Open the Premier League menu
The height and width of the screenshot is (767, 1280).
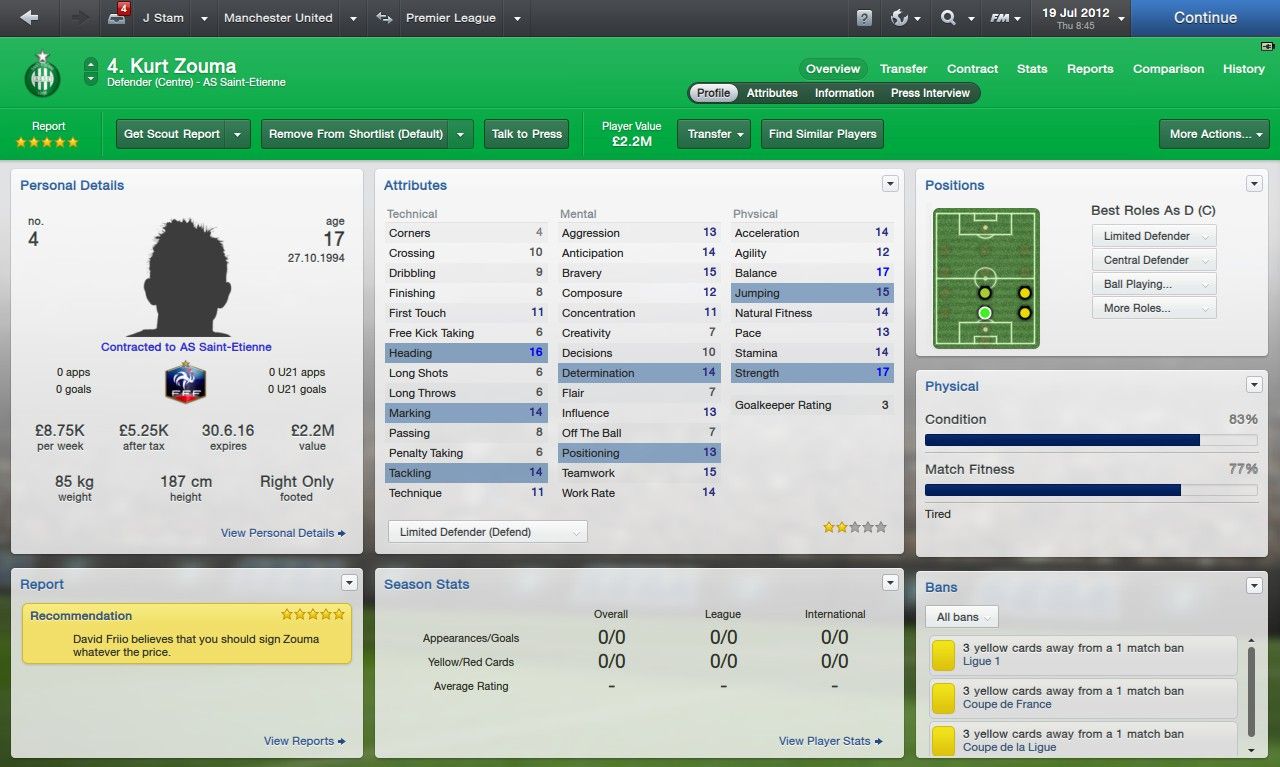[450, 18]
